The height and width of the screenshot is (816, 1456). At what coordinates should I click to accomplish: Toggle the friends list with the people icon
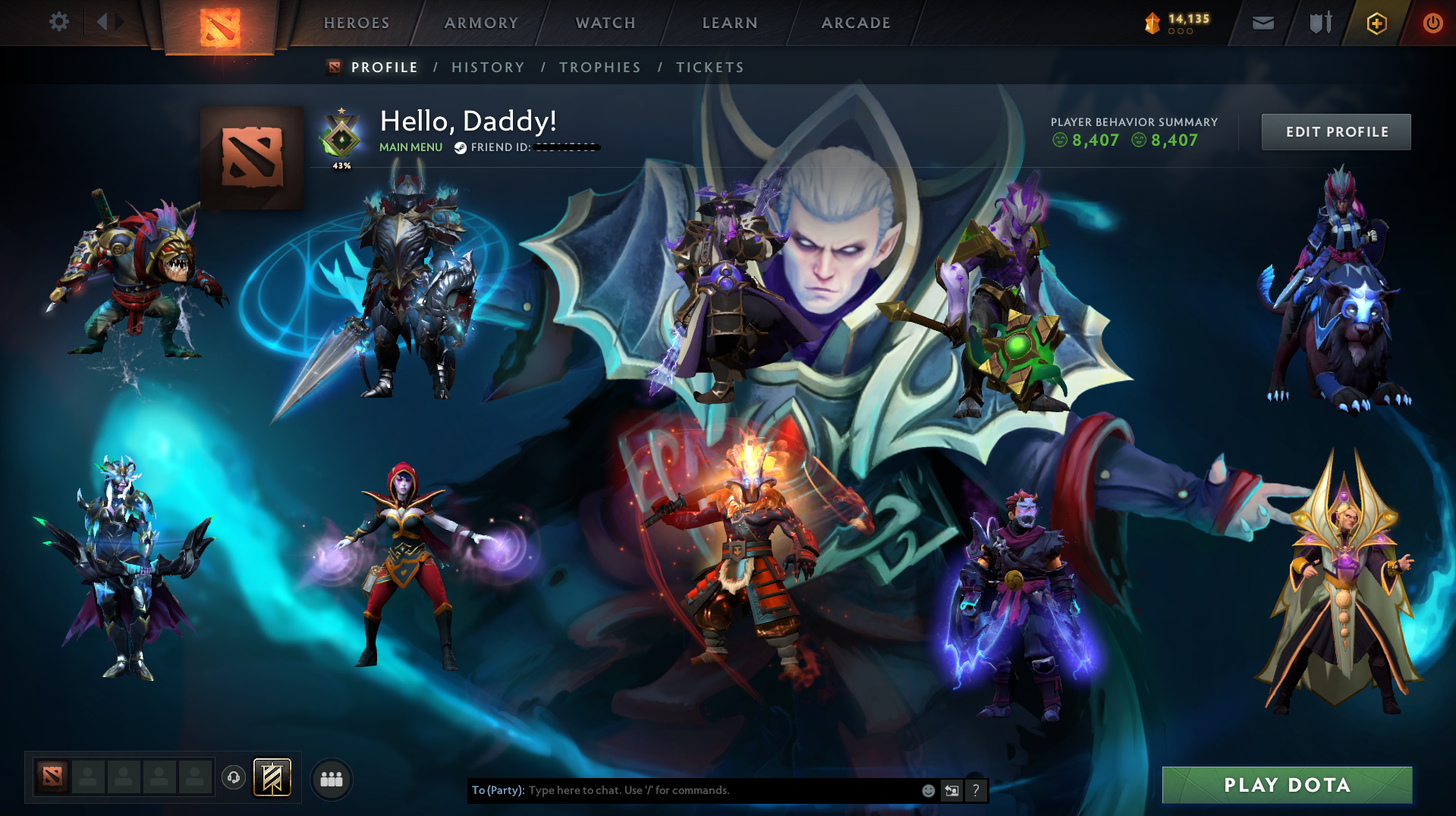point(331,778)
